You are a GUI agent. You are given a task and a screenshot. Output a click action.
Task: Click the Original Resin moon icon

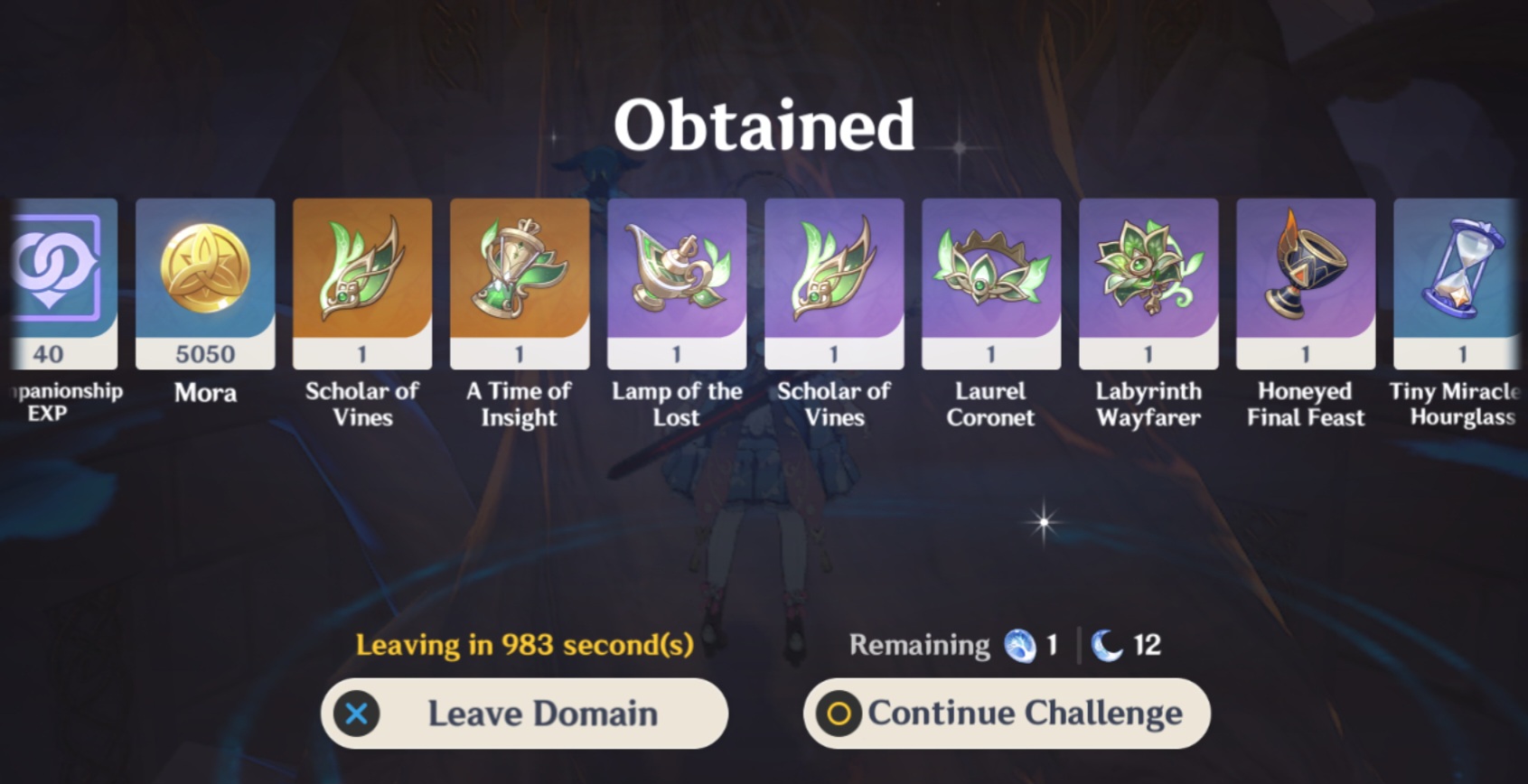click(1109, 644)
